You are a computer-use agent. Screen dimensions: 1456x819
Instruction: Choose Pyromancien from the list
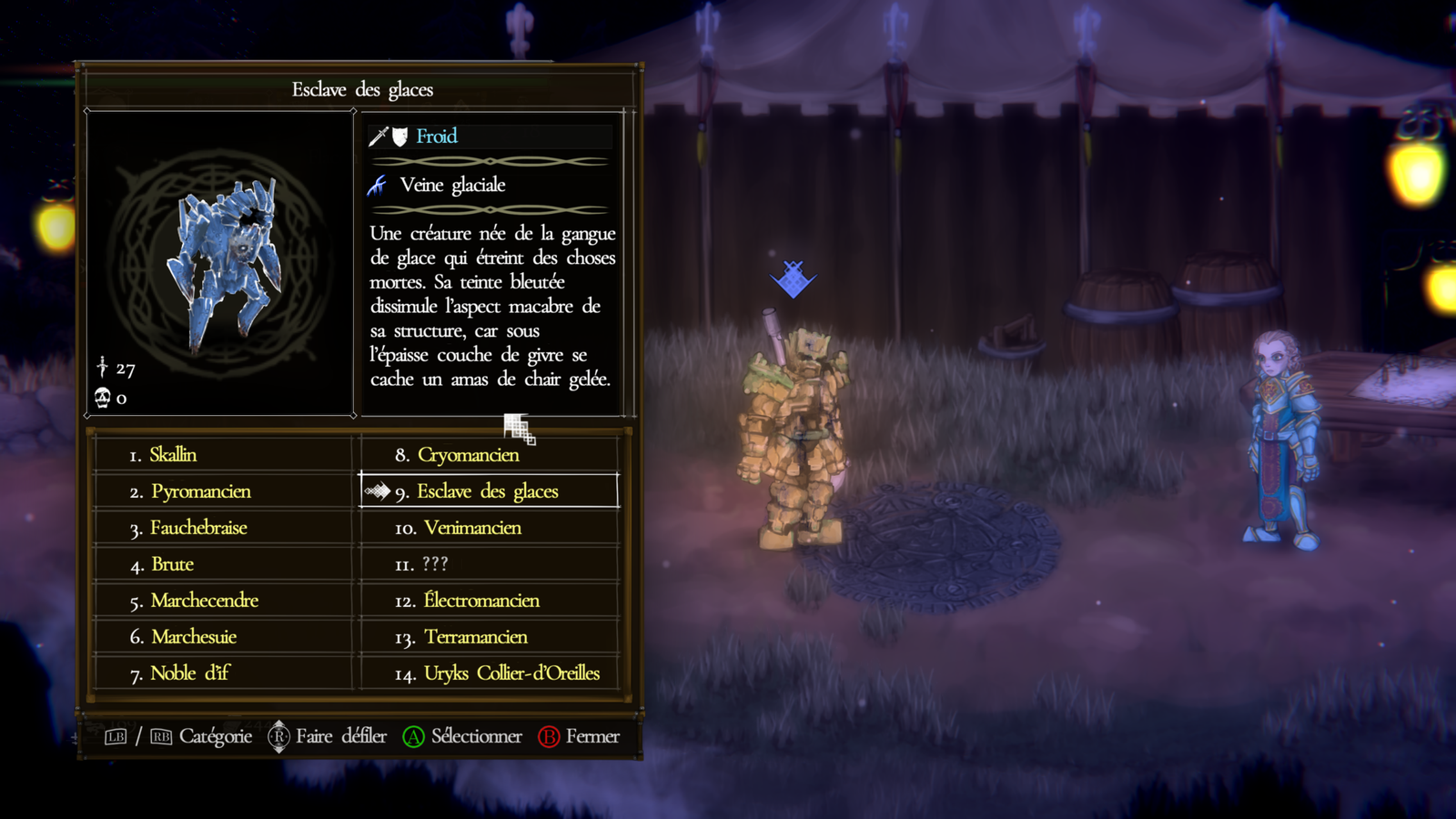[x=200, y=491]
